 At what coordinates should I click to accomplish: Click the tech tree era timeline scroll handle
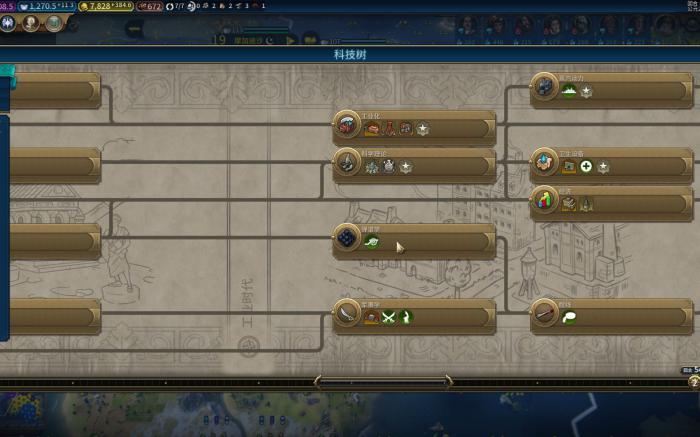tap(384, 381)
